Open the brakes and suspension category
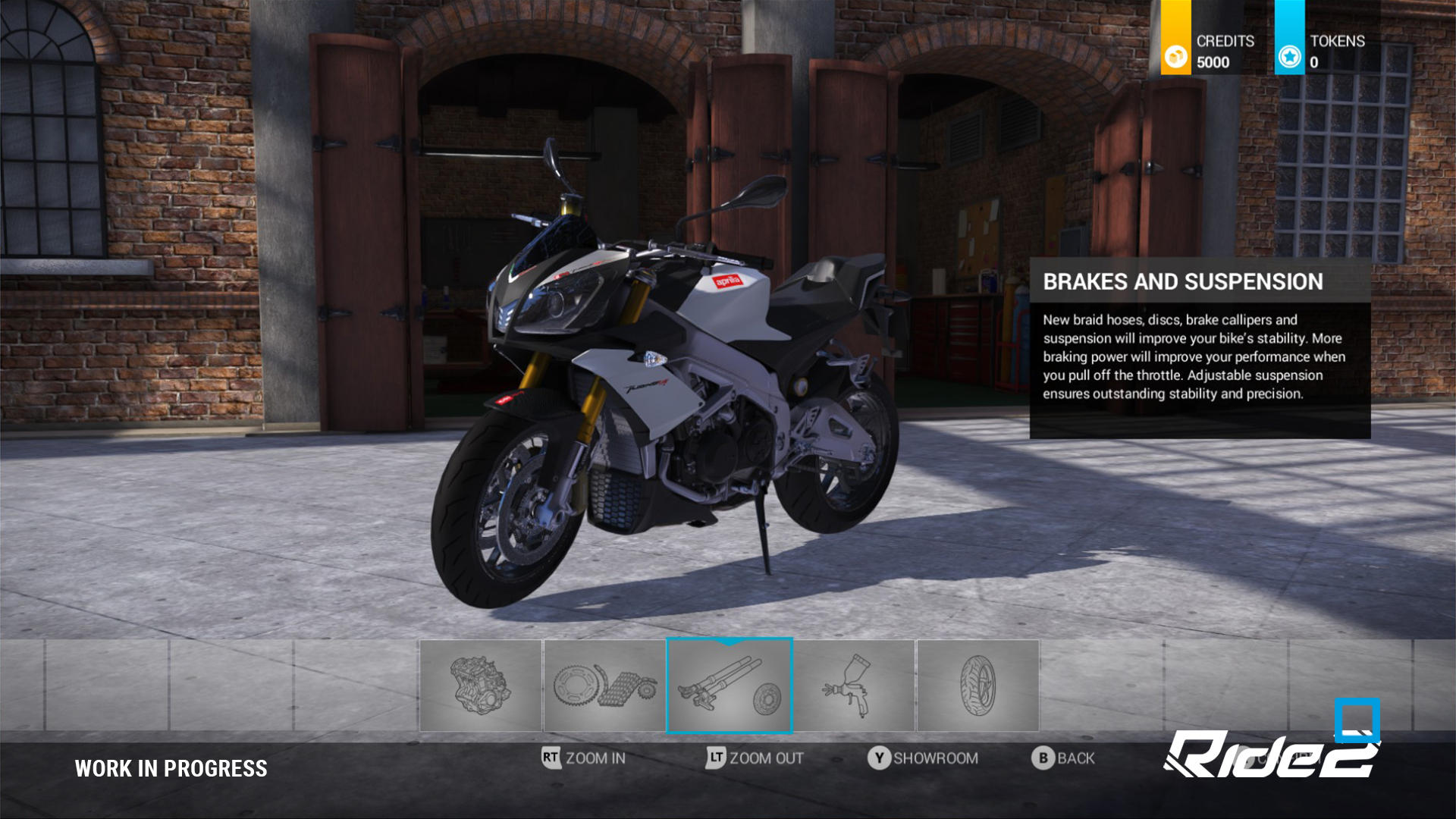Screen dimensions: 1456x819 pyautogui.click(x=729, y=686)
